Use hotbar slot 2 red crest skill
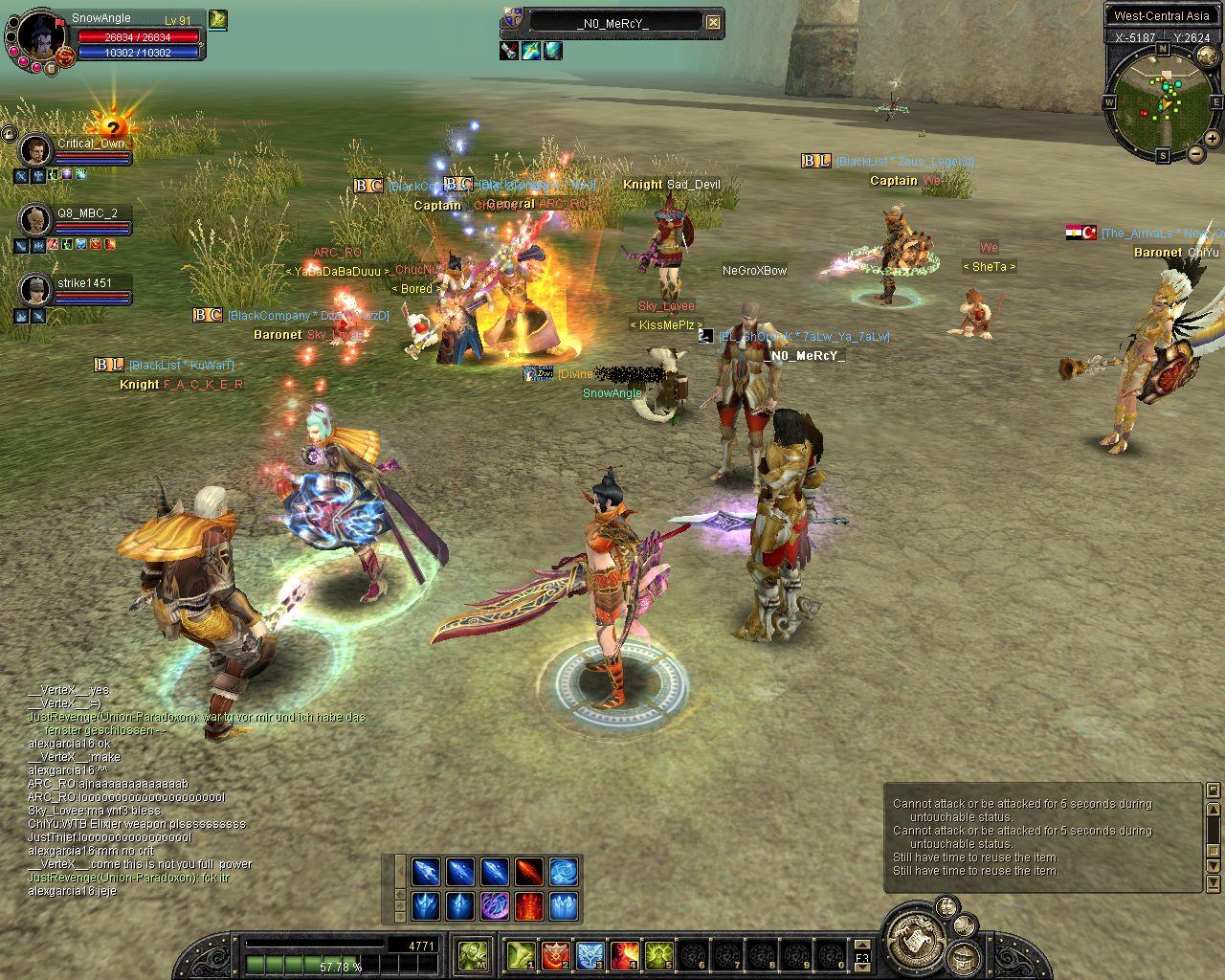 point(556,954)
